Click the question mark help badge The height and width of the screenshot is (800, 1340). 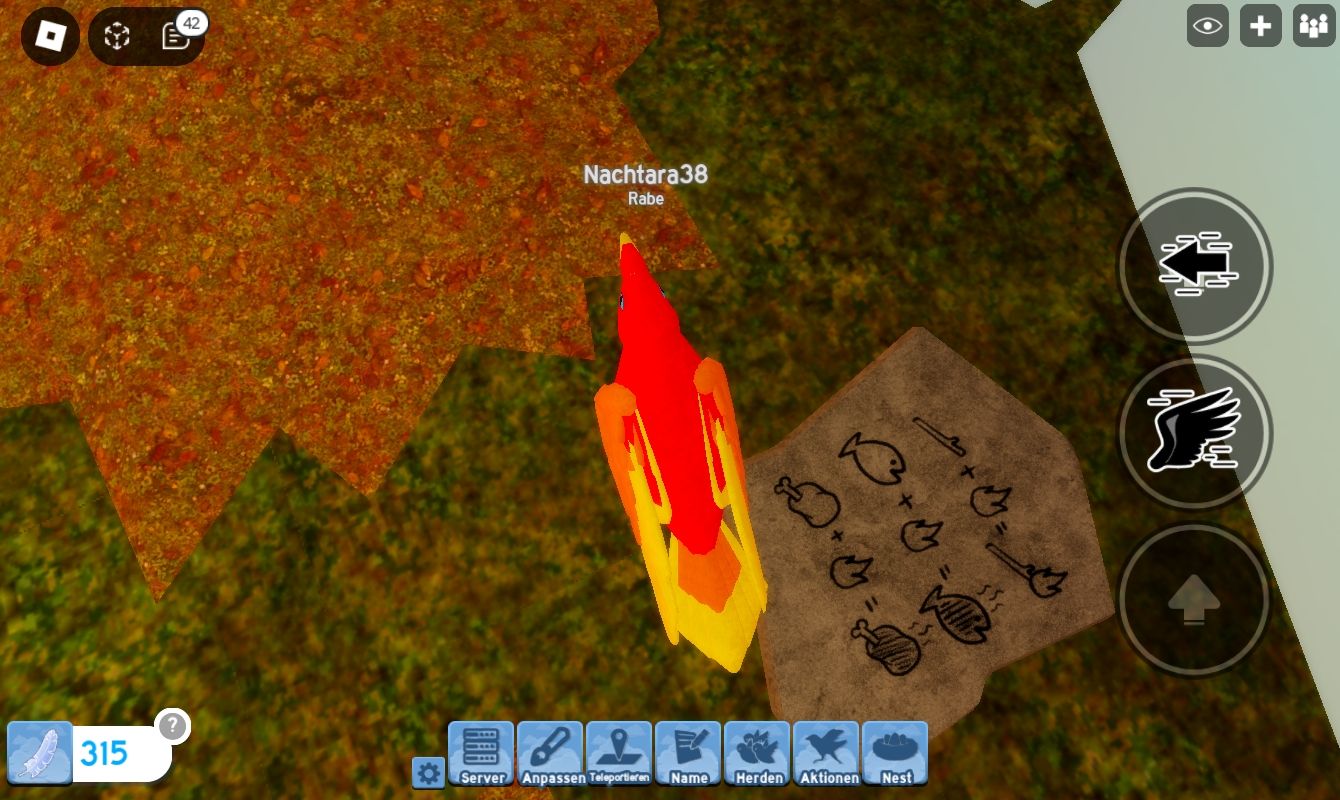(173, 726)
